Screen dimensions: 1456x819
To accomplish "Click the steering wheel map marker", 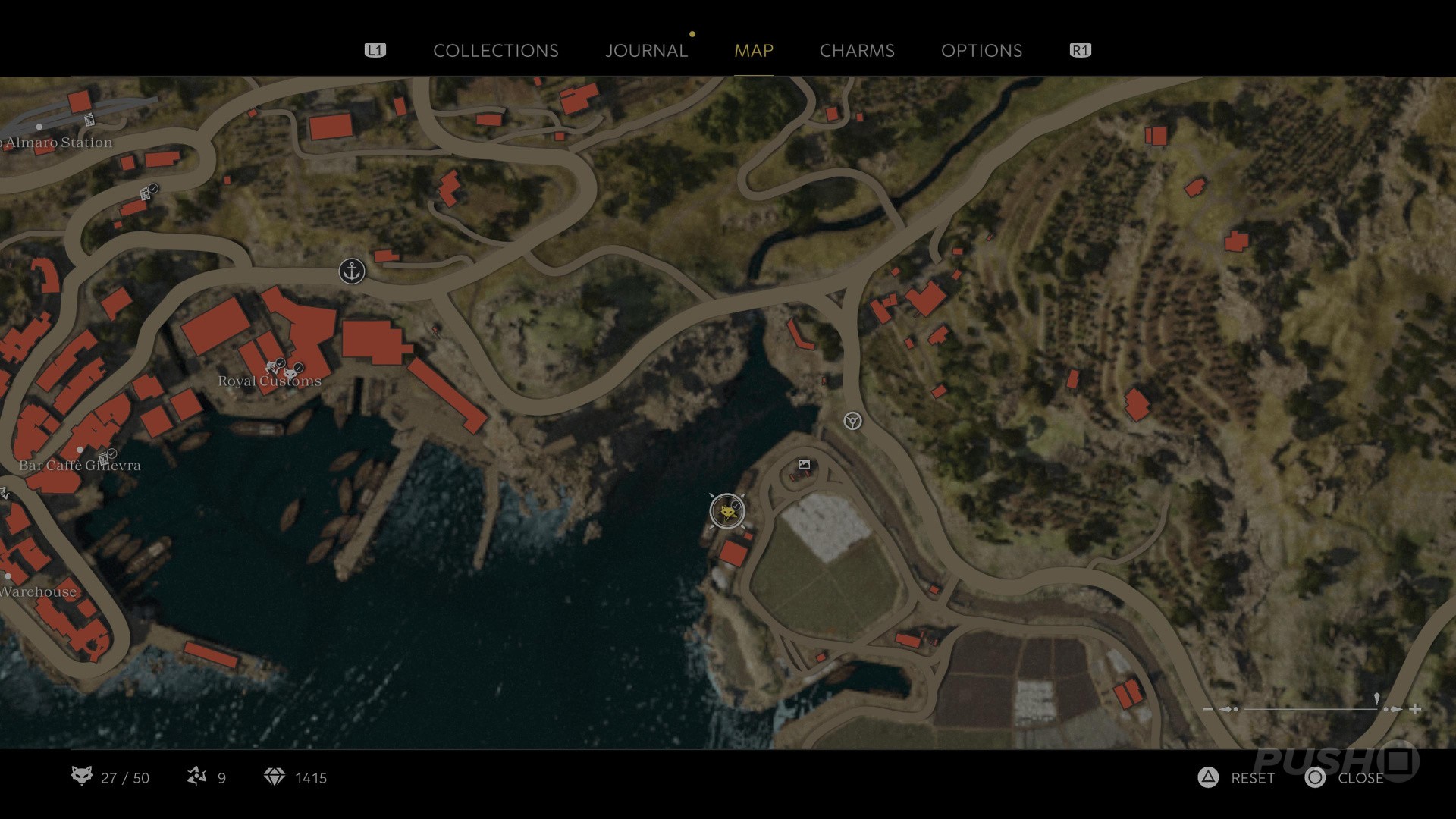I will point(852,421).
